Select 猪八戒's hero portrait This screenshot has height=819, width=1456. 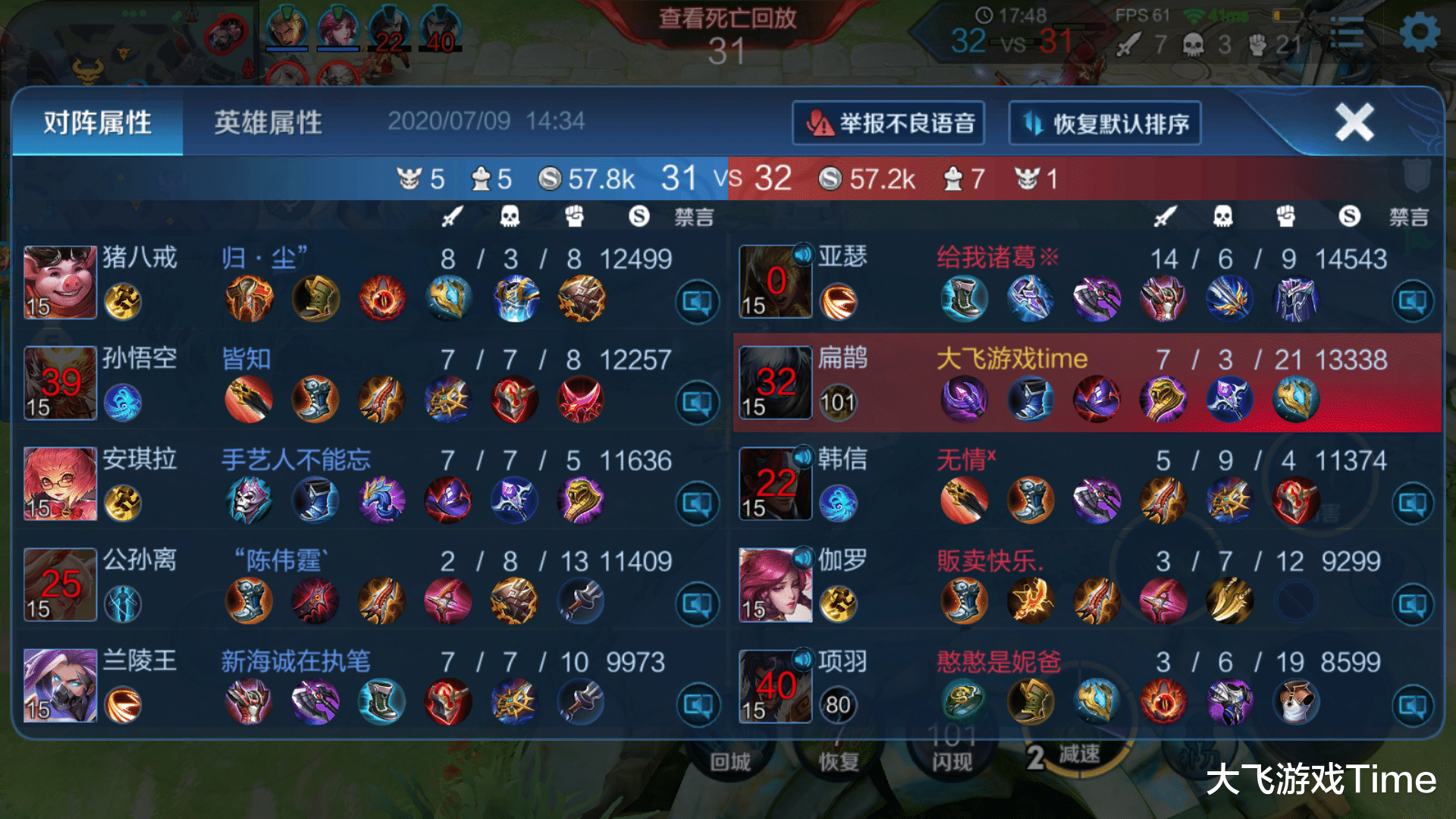pos(59,281)
